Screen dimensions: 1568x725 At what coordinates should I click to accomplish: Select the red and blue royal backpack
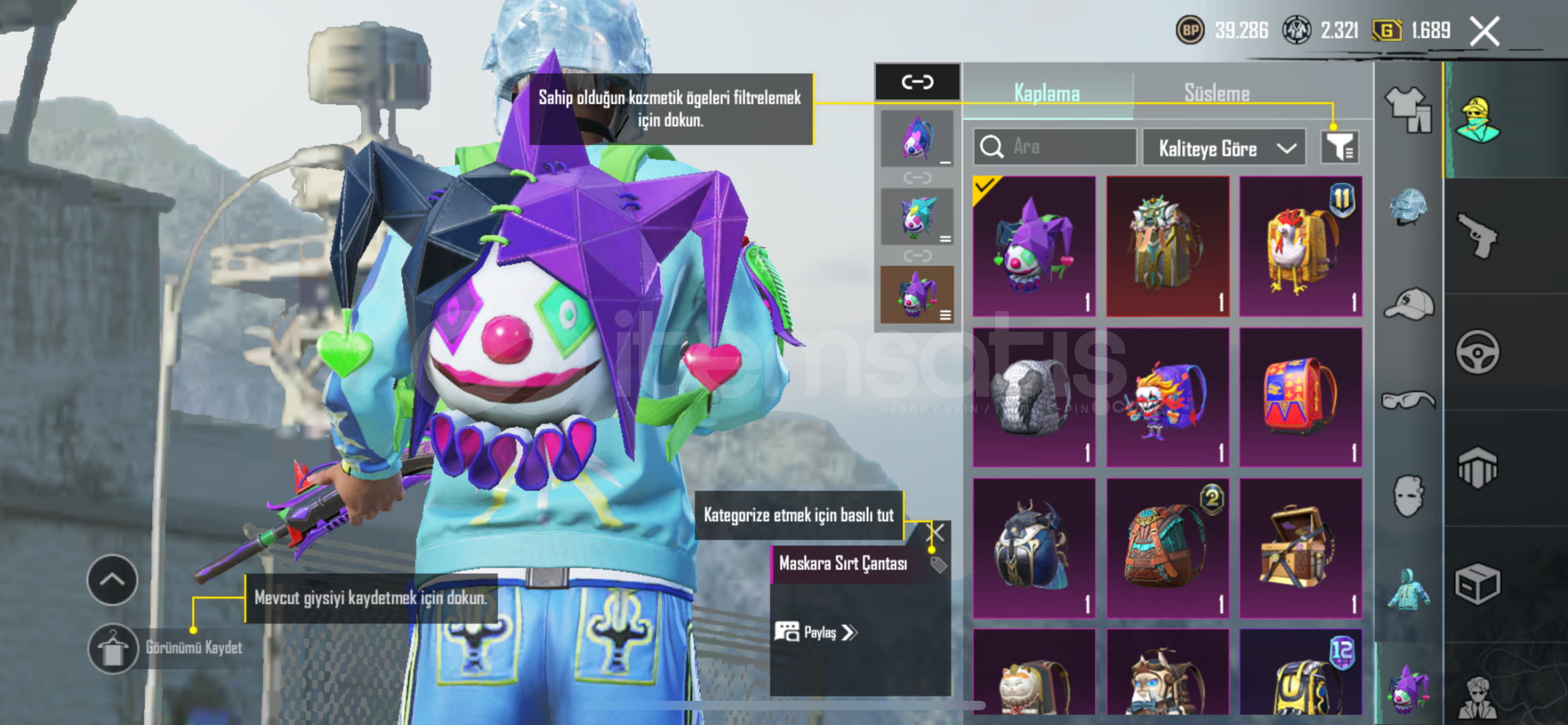(x=1300, y=397)
